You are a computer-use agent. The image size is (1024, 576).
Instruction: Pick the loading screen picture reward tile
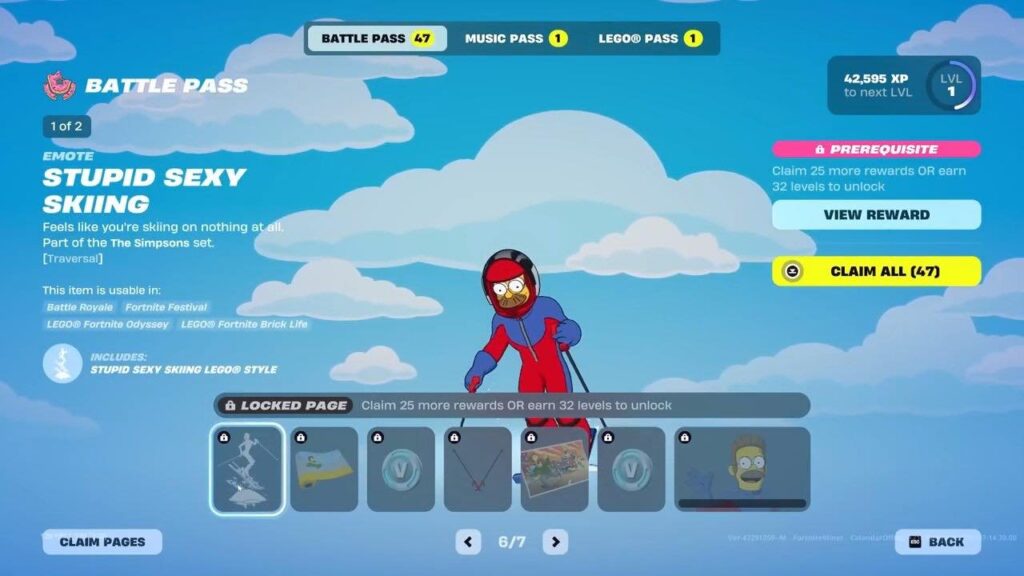pos(555,469)
